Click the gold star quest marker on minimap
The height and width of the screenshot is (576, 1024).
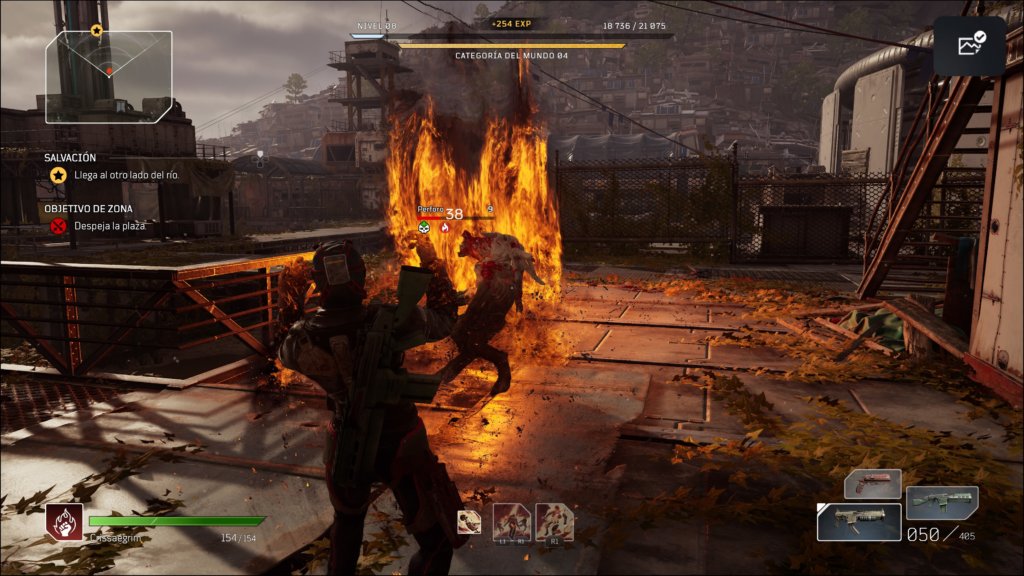coord(97,30)
